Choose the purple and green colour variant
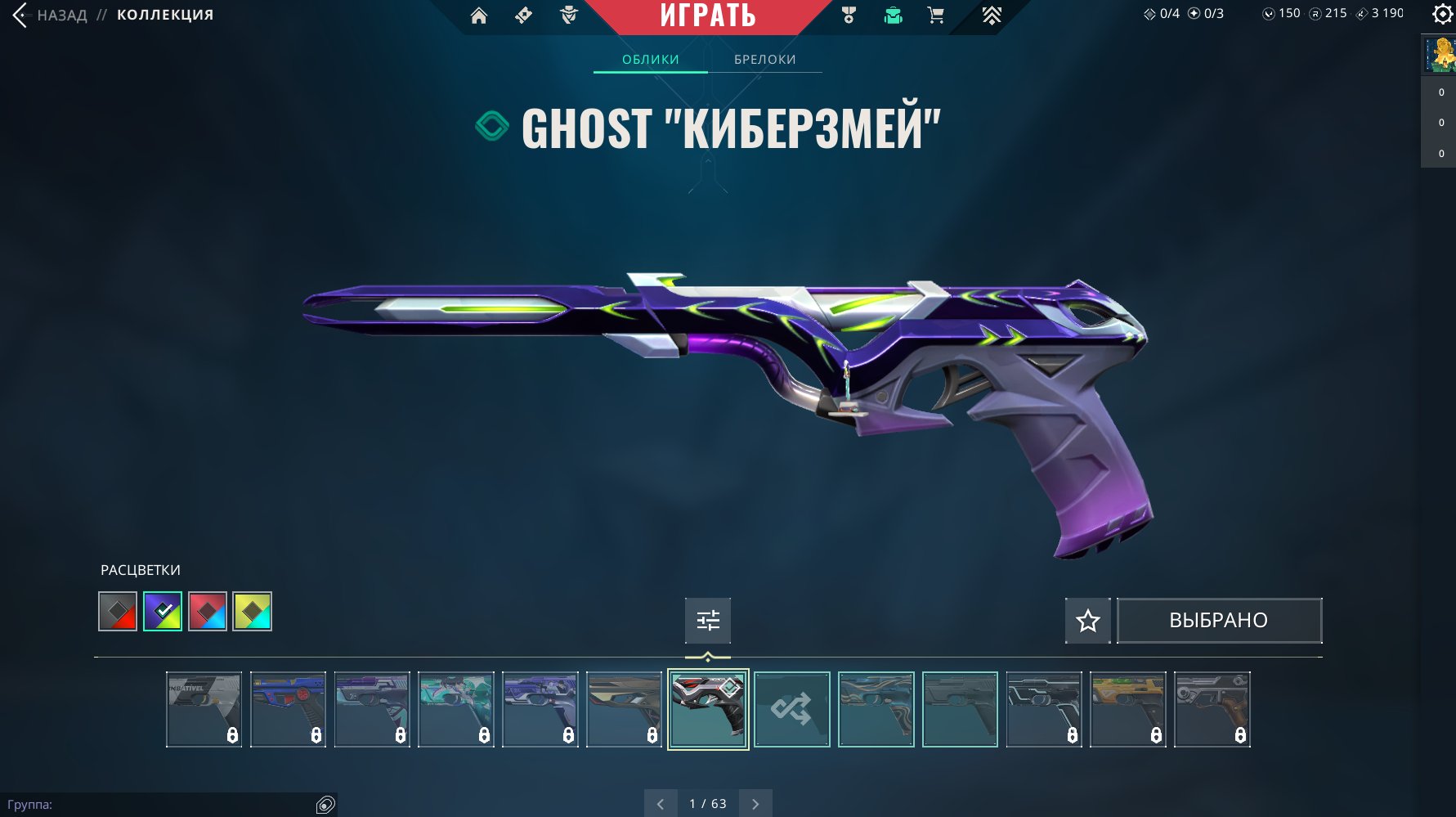This screenshot has width=1456, height=817. click(163, 612)
